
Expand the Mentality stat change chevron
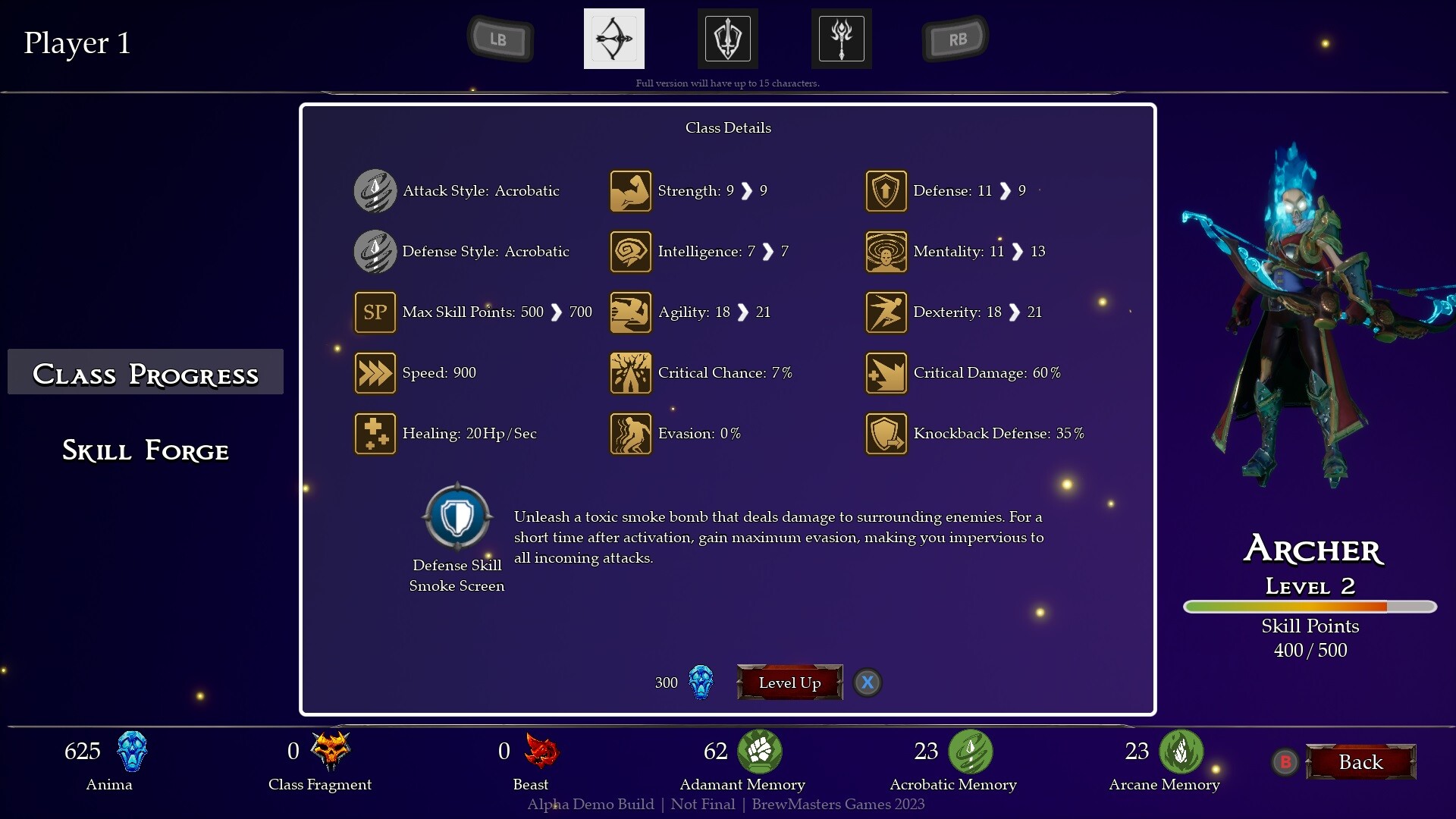coord(1018,251)
